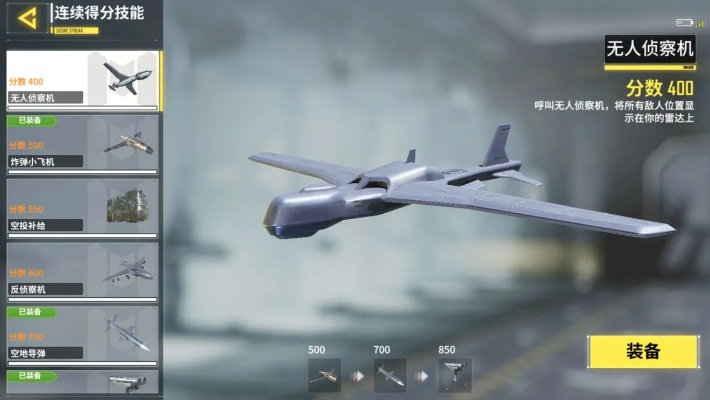
Task: Select the equipped 500-point scorestreak slot
Action: coord(324,375)
